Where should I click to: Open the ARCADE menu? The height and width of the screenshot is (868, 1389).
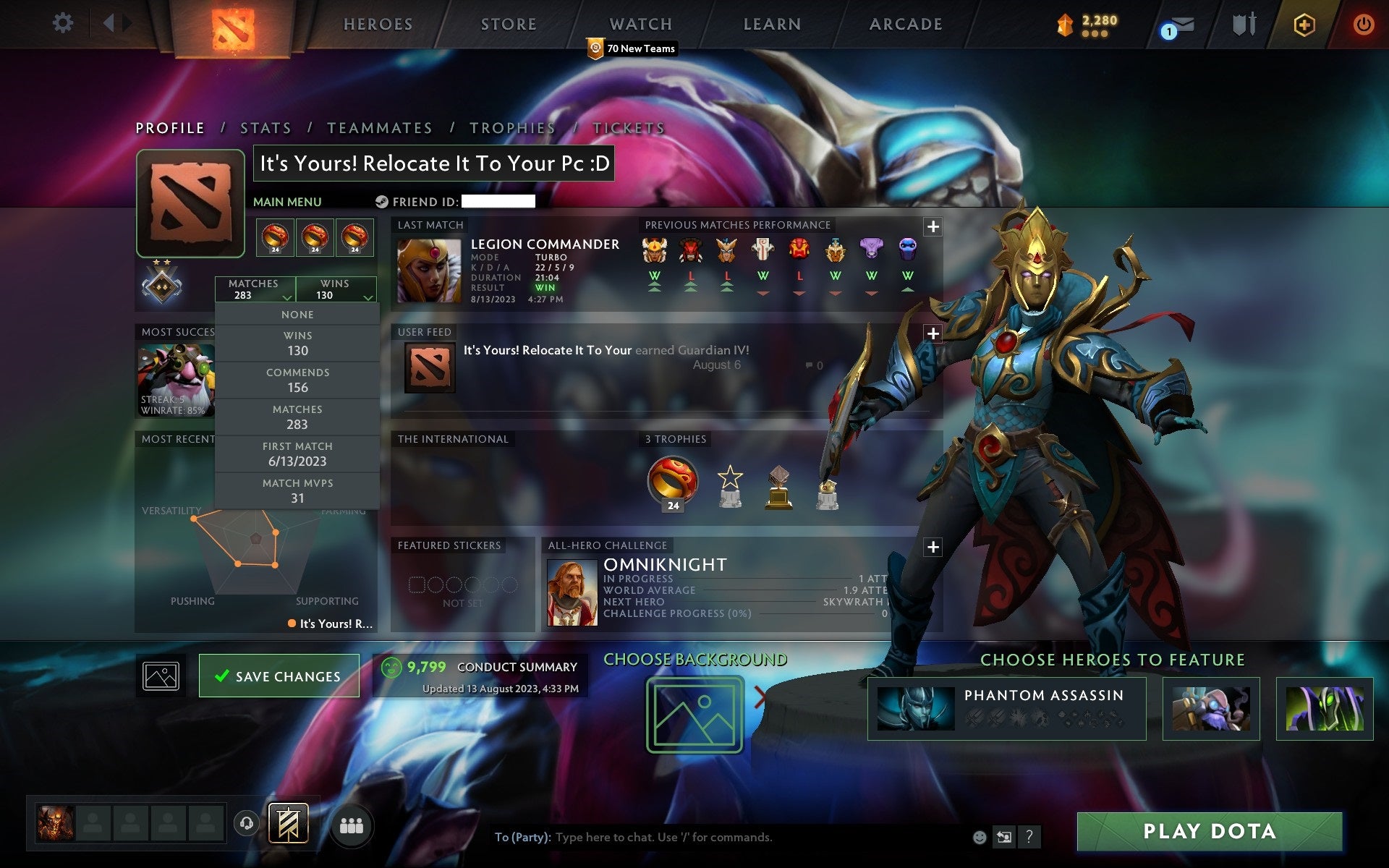[904, 24]
